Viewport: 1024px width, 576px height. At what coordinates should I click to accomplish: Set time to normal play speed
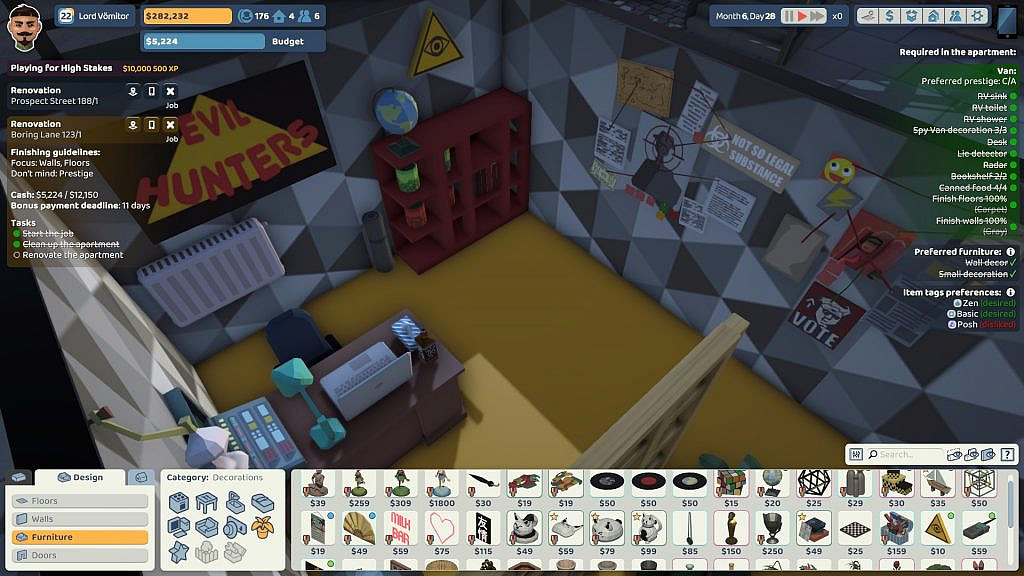tap(800, 16)
